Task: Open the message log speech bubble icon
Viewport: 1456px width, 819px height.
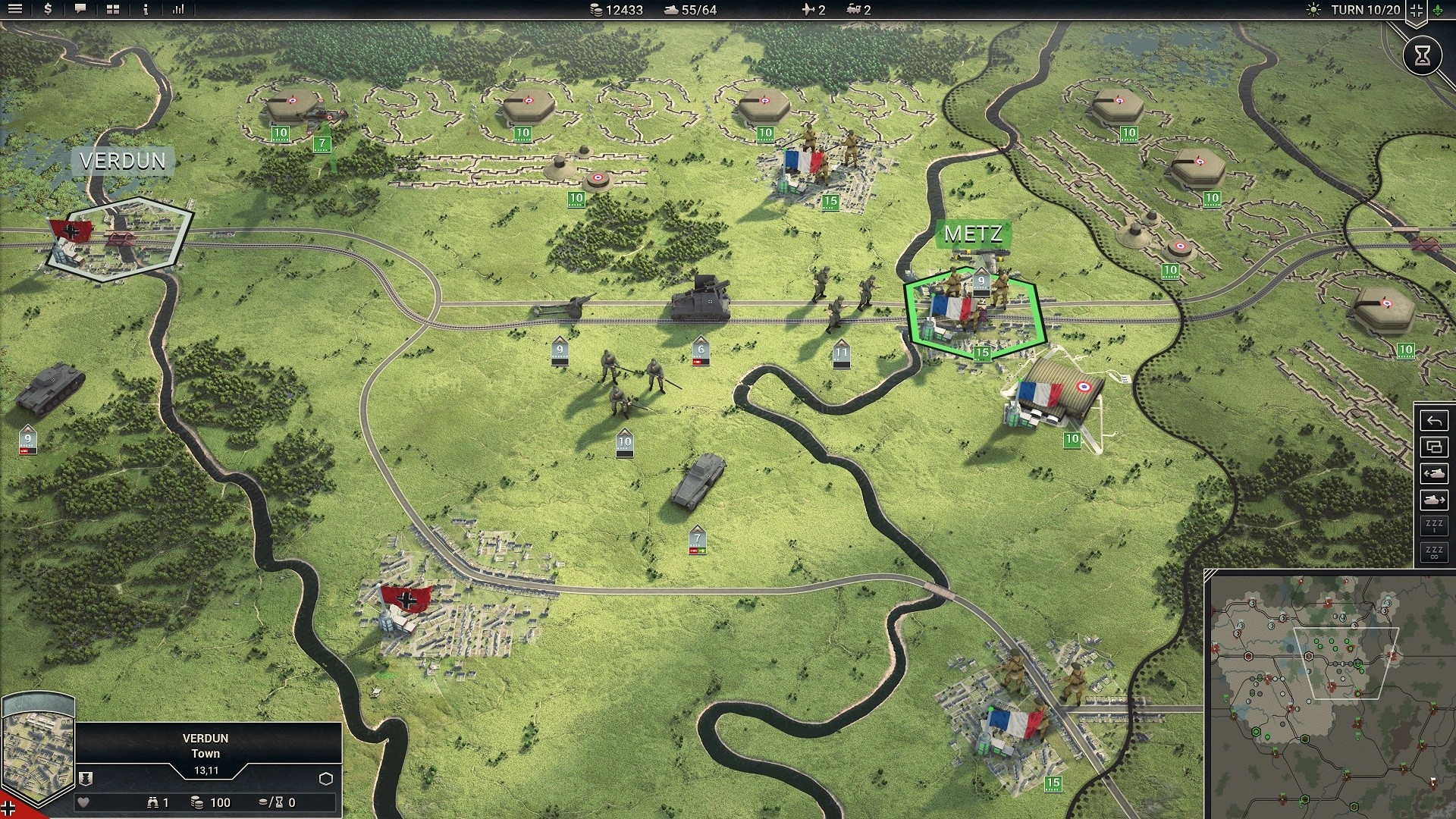Action: coord(79,9)
